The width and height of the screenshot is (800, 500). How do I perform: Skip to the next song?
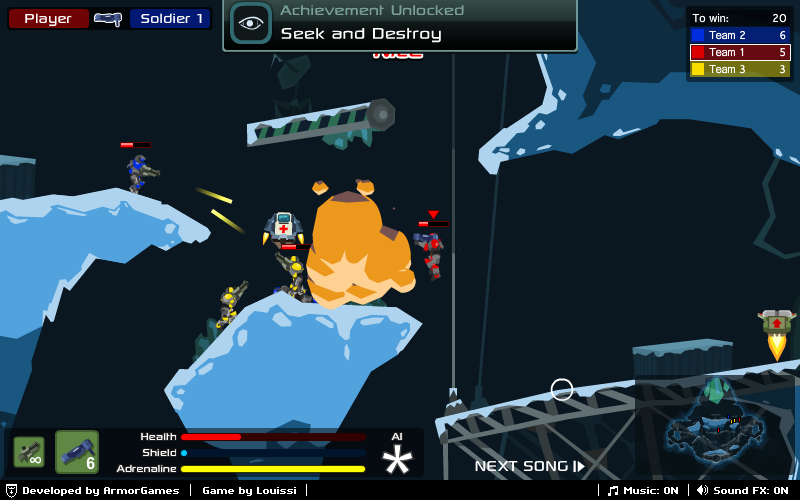point(529,466)
